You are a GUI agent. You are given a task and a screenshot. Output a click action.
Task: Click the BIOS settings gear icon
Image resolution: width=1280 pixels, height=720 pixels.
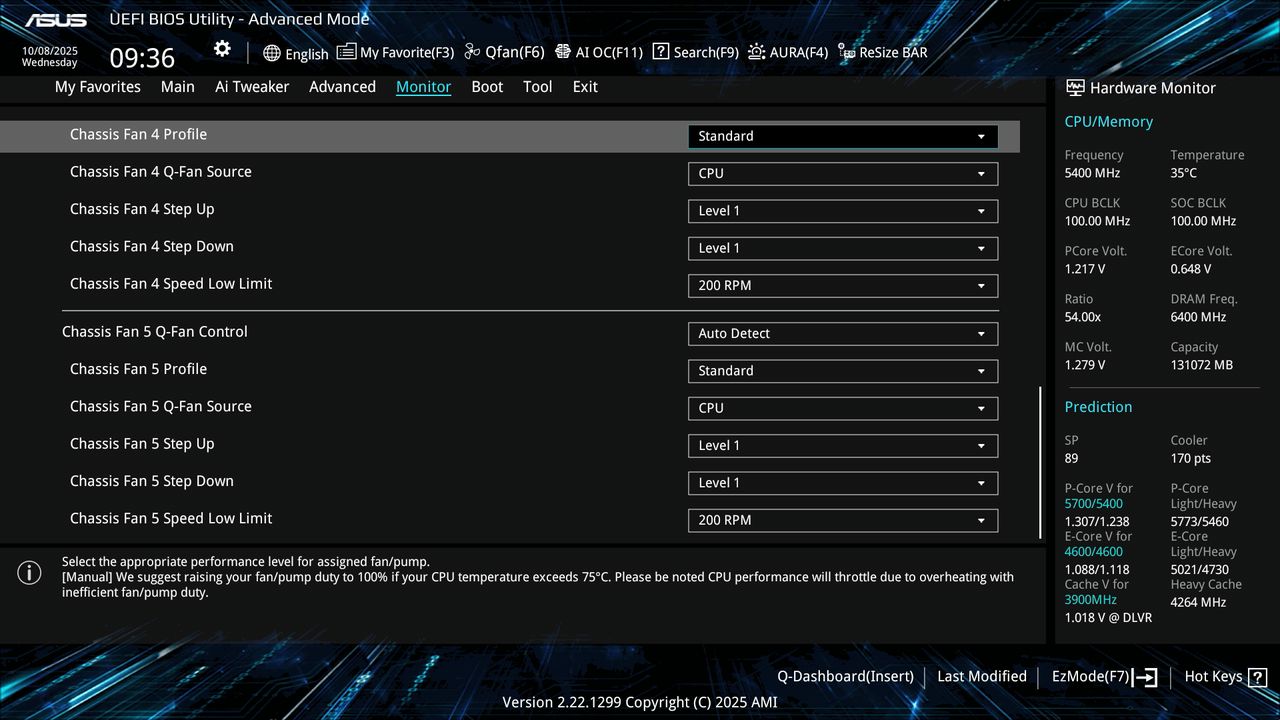point(221,48)
